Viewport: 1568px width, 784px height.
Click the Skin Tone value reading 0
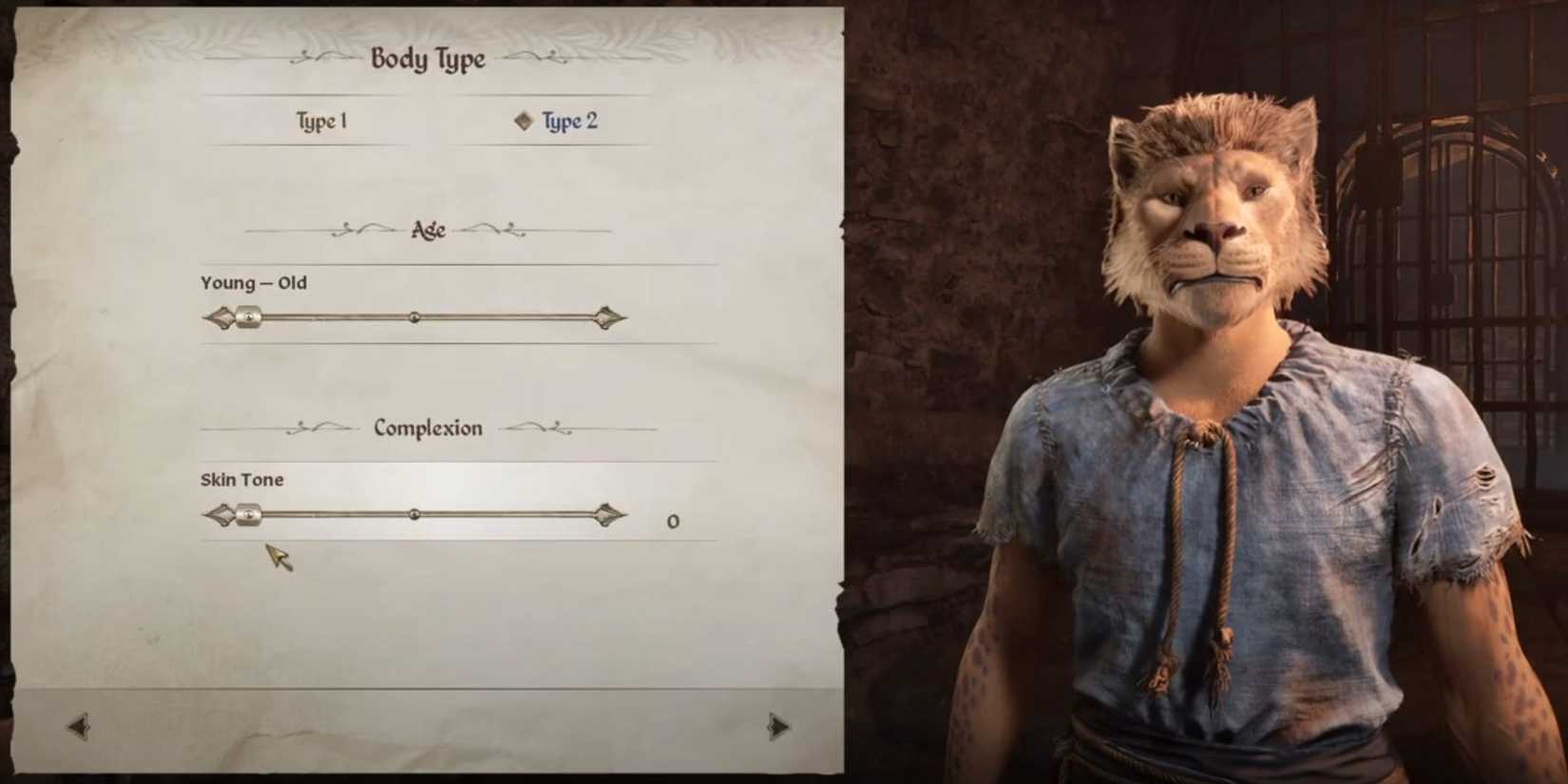pyautogui.click(x=674, y=520)
